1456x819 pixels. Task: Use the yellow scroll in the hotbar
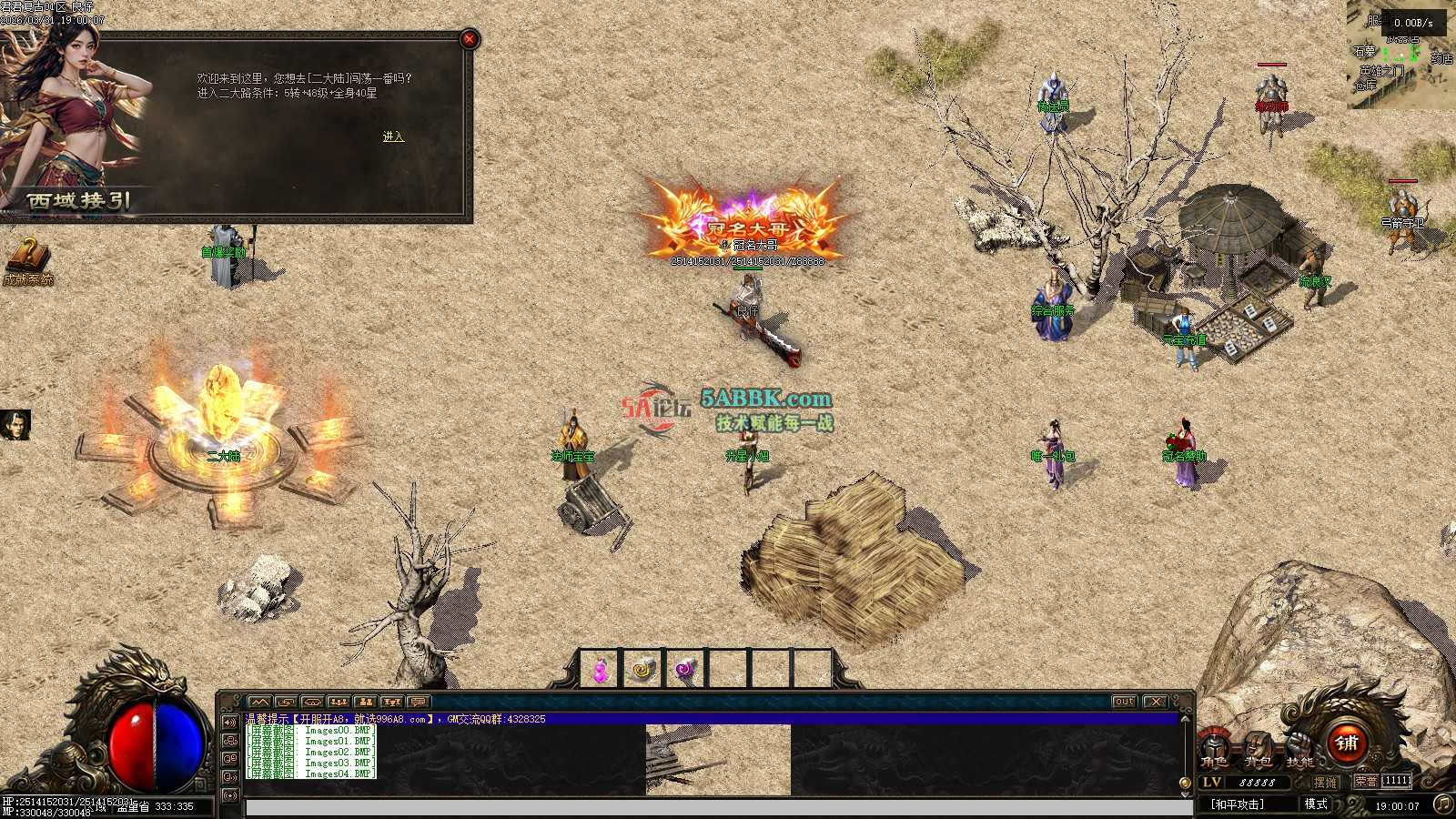pos(642,671)
